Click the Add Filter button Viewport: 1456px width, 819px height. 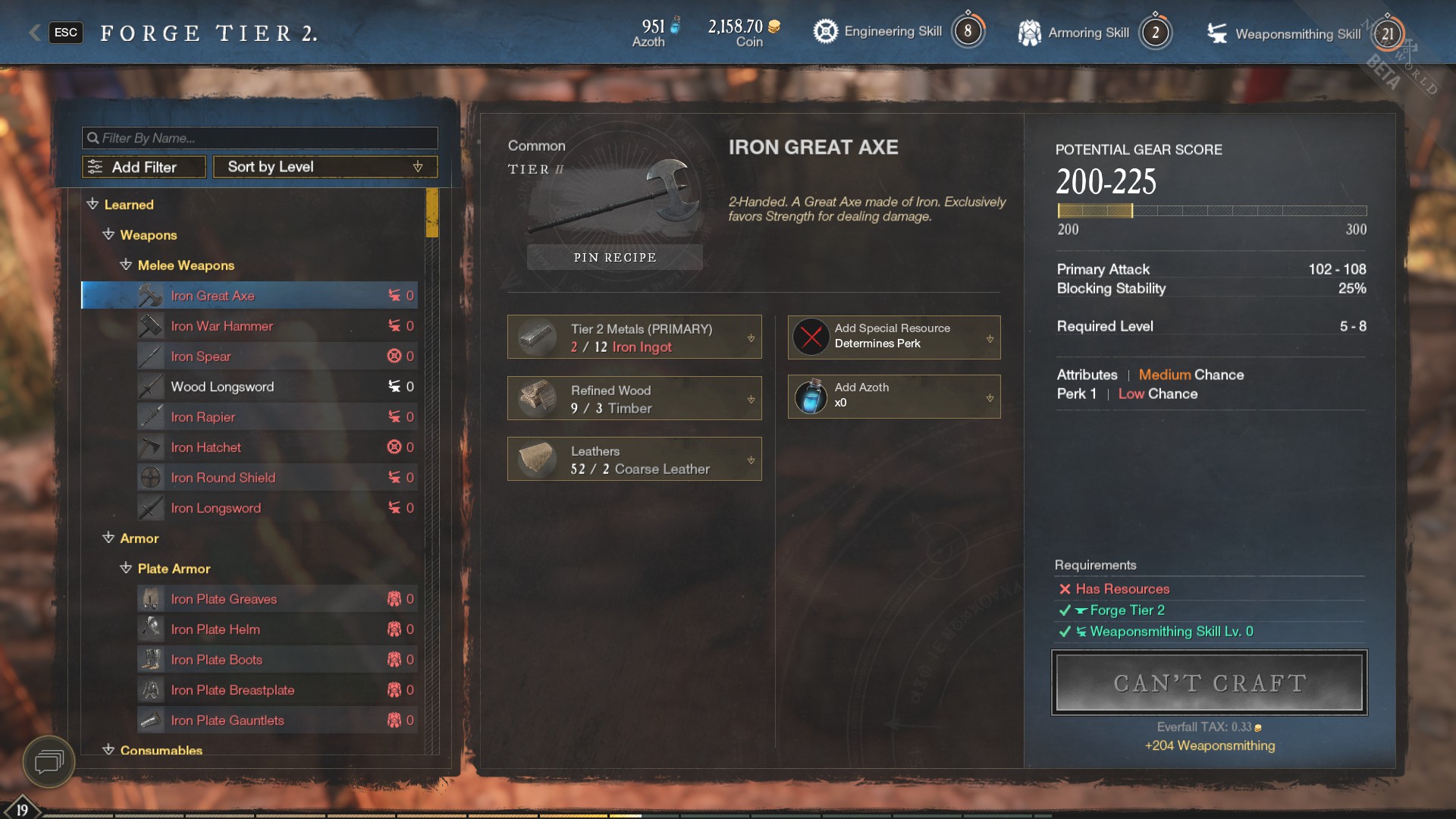[x=143, y=166]
